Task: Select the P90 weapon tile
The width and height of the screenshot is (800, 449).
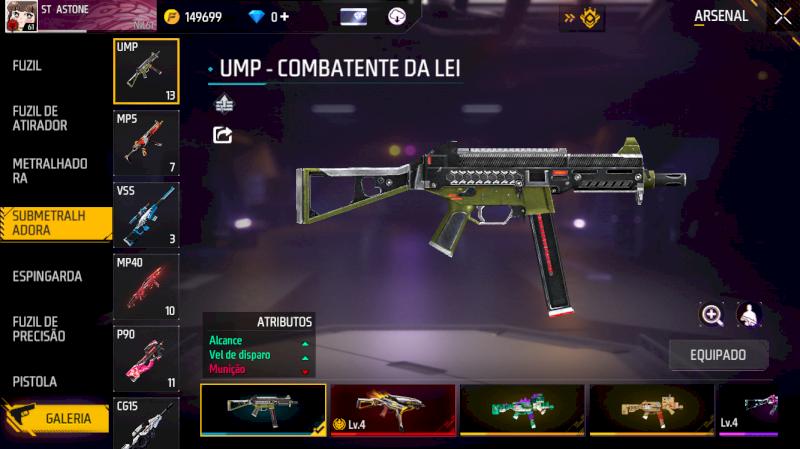Action: coord(146,357)
